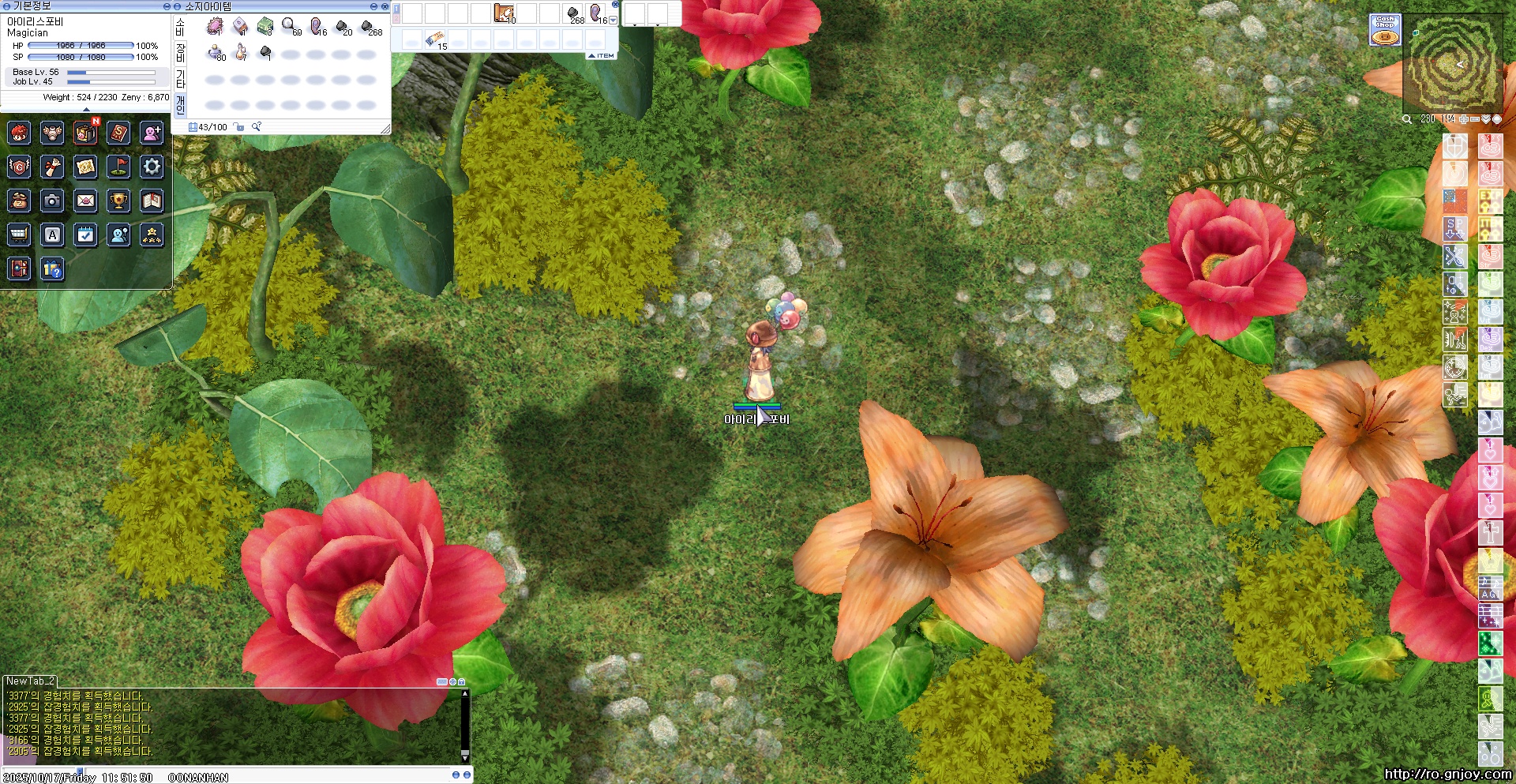Use the scroll item in the hotbar
Screen dimensions: 1516x784
tap(504, 13)
